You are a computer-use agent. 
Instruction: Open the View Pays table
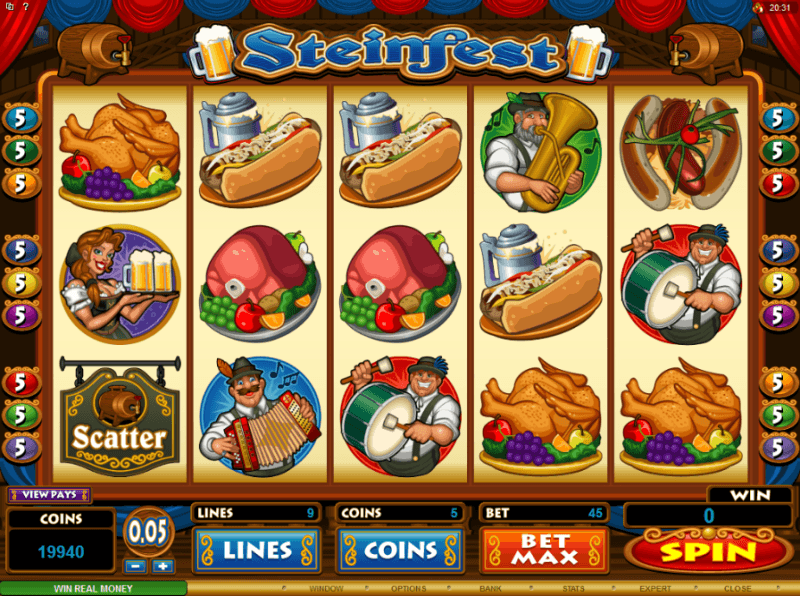(x=49, y=494)
